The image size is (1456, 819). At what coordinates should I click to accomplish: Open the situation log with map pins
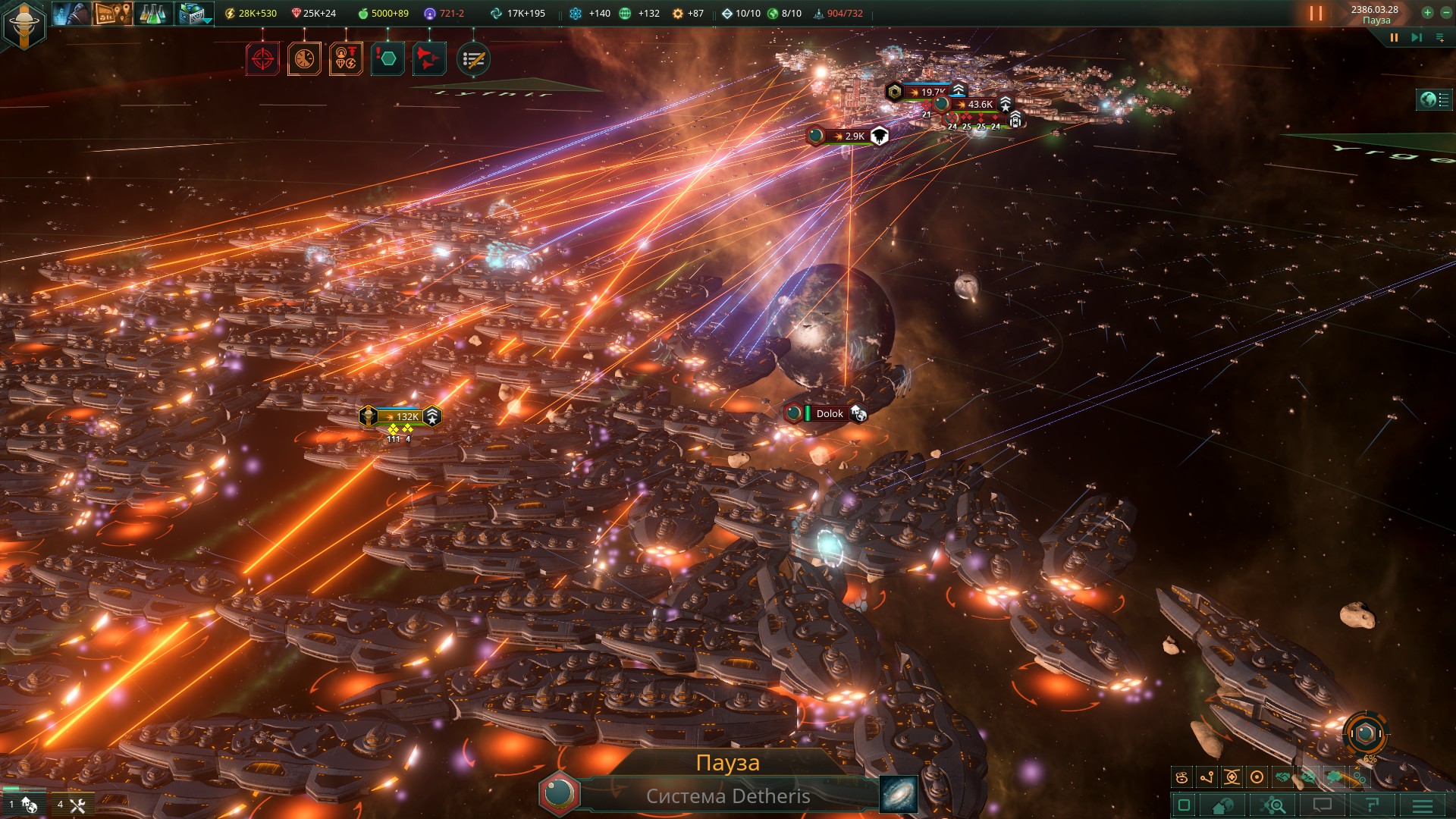click(112, 14)
